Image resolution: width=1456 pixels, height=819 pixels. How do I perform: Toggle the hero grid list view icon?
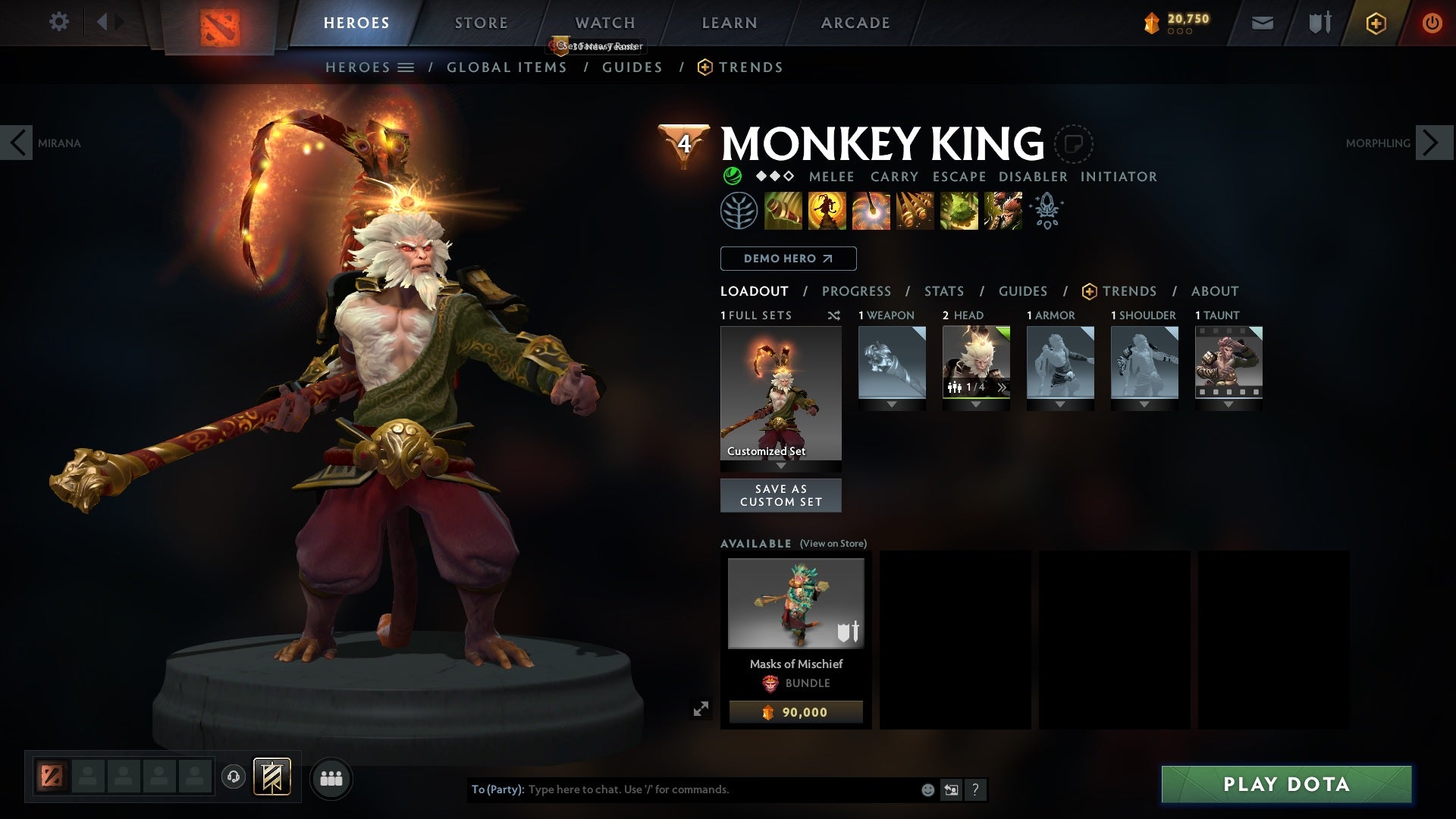407,67
